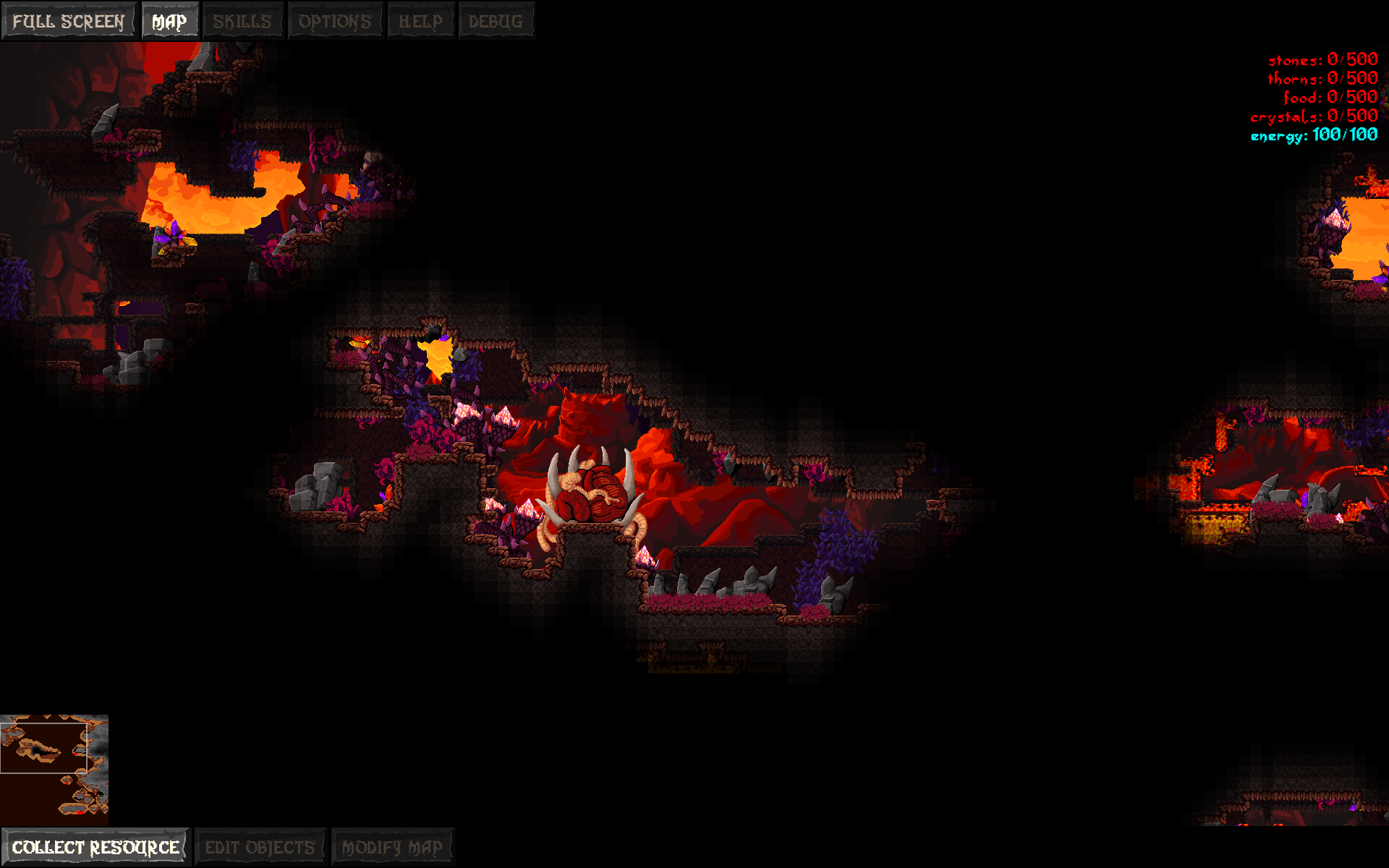Open the Options menu
This screenshot has height=868, width=1389.
pyautogui.click(x=336, y=20)
